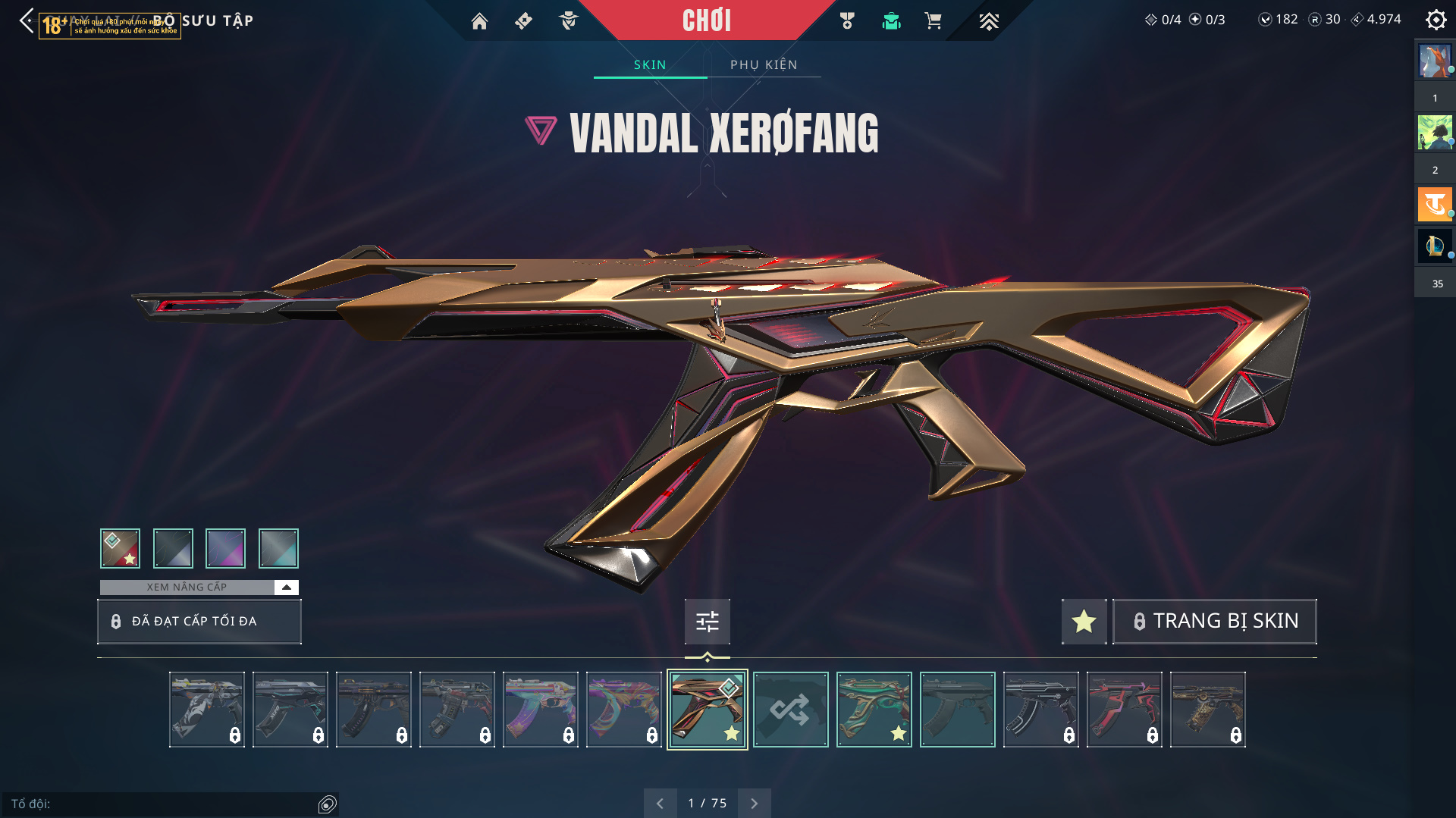The image size is (1456, 818).
Task: Select the red and black Vandal skin
Action: coord(1124,710)
